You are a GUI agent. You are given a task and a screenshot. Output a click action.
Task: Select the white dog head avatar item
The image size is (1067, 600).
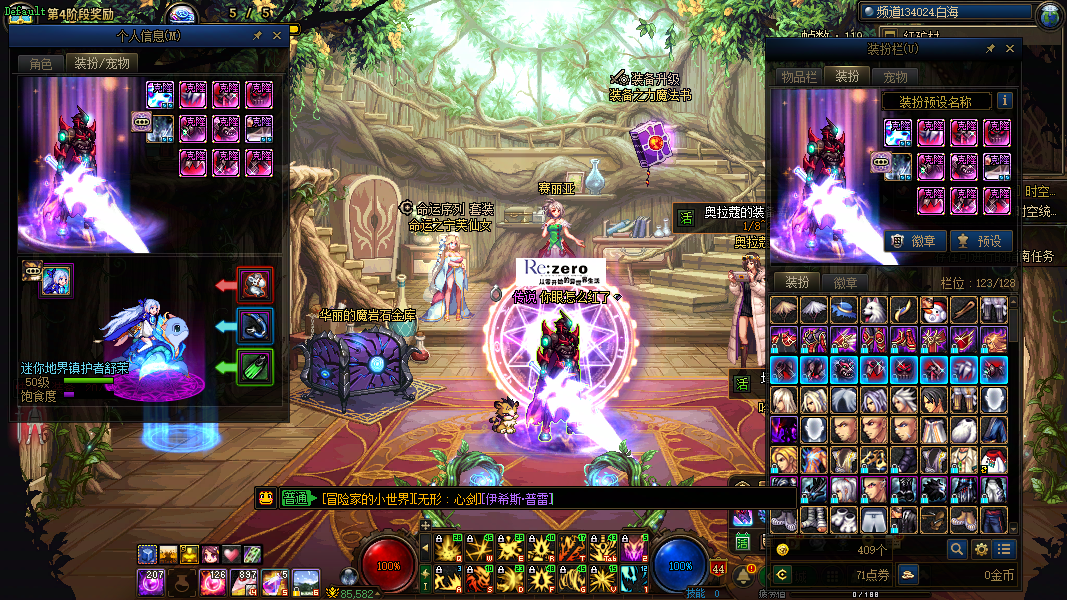tap(873, 310)
